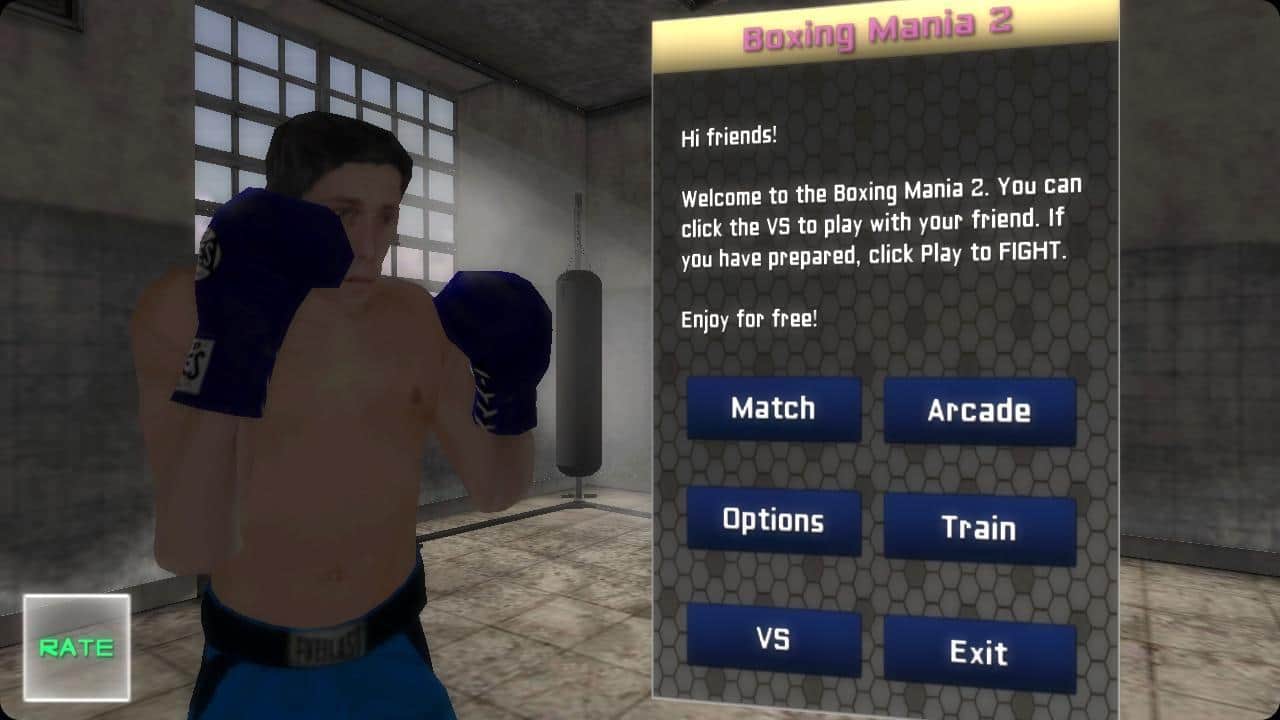The height and width of the screenshot is (720, 1280).
Task: Click Exit to quit the game
Action: click(979, 653)
